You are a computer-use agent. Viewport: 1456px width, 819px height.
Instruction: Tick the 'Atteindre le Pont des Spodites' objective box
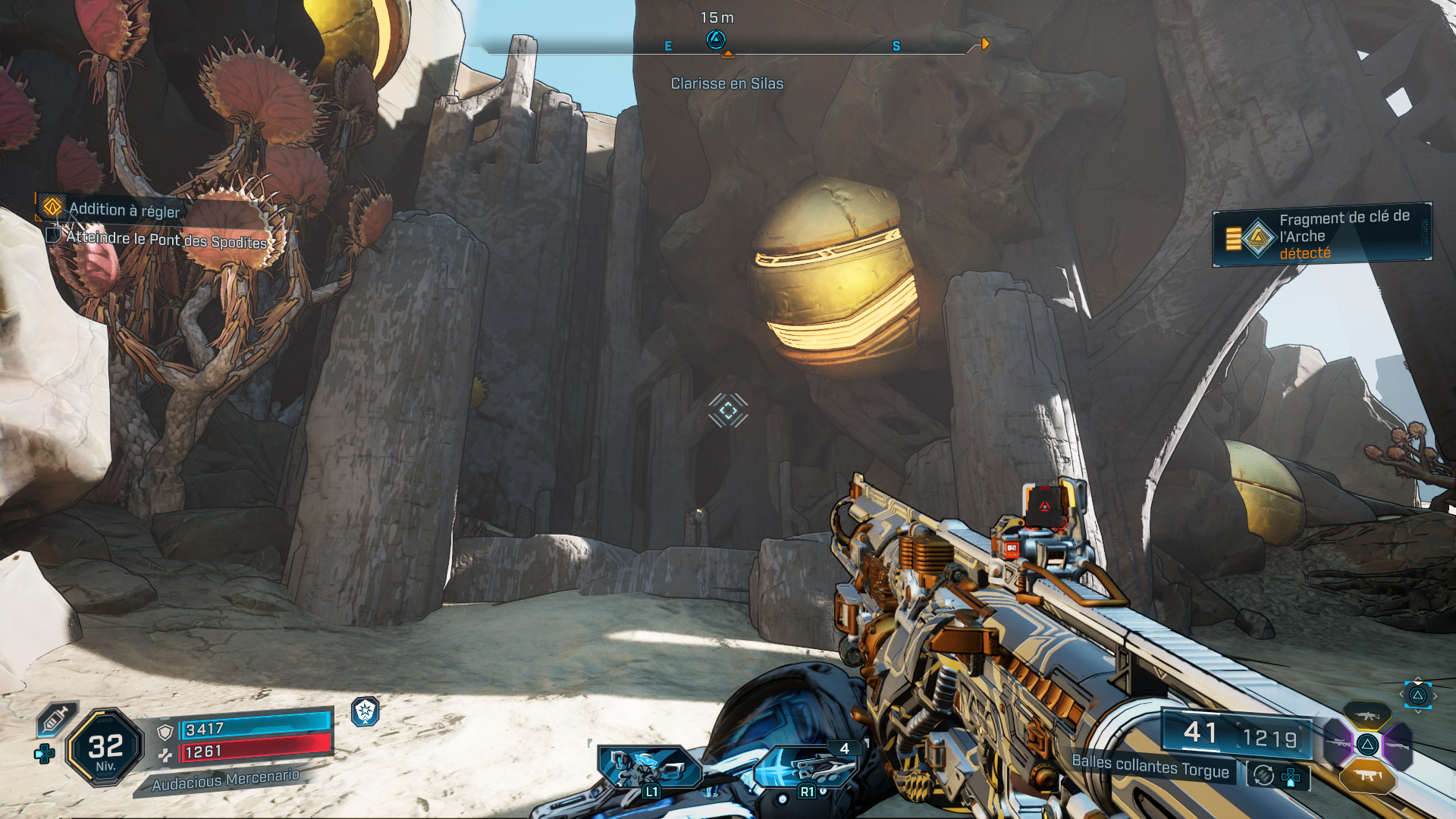tap(53, 235)
